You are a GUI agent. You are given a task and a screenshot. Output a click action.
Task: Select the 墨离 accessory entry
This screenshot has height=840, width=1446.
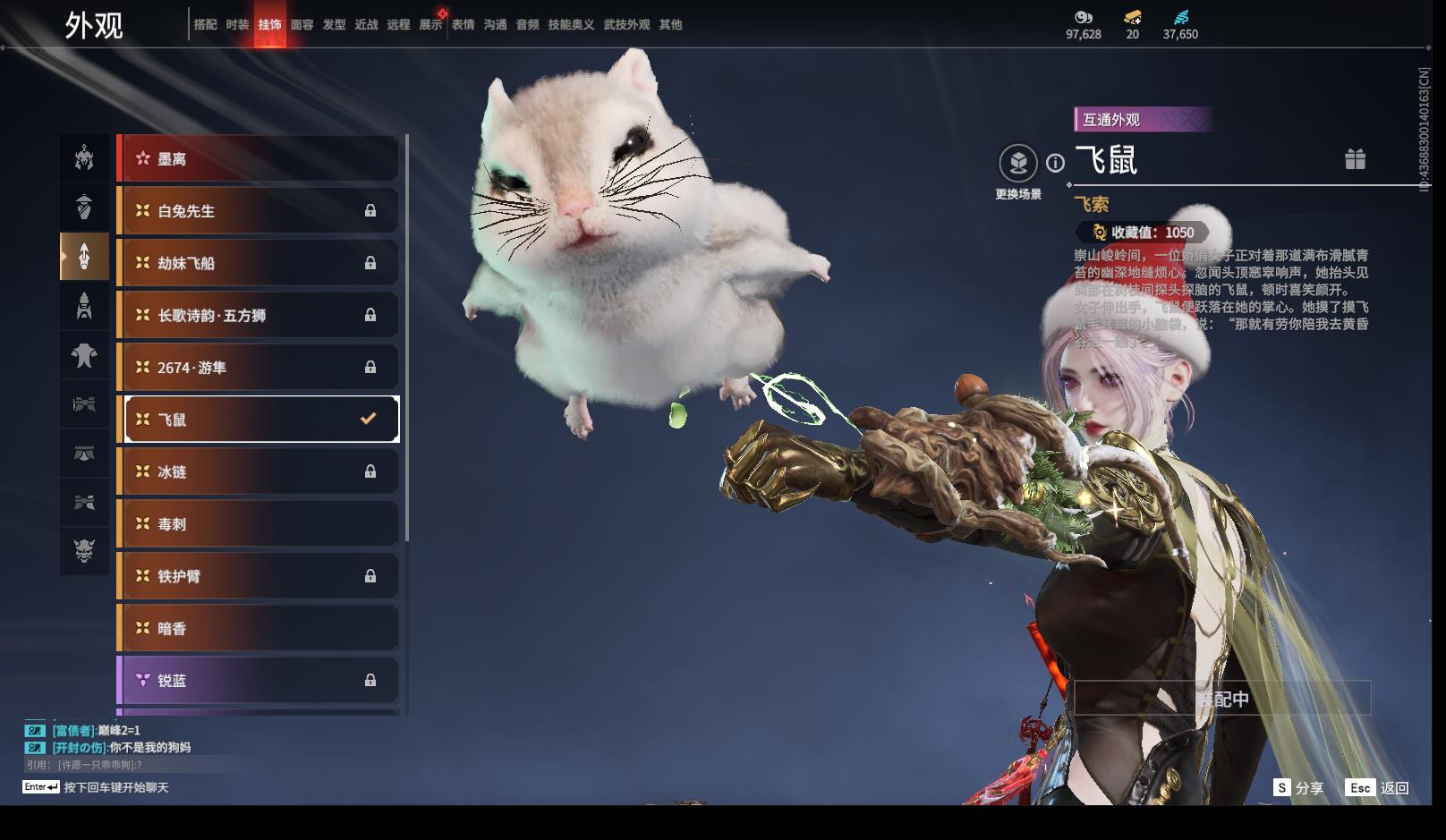pos(259,159)
